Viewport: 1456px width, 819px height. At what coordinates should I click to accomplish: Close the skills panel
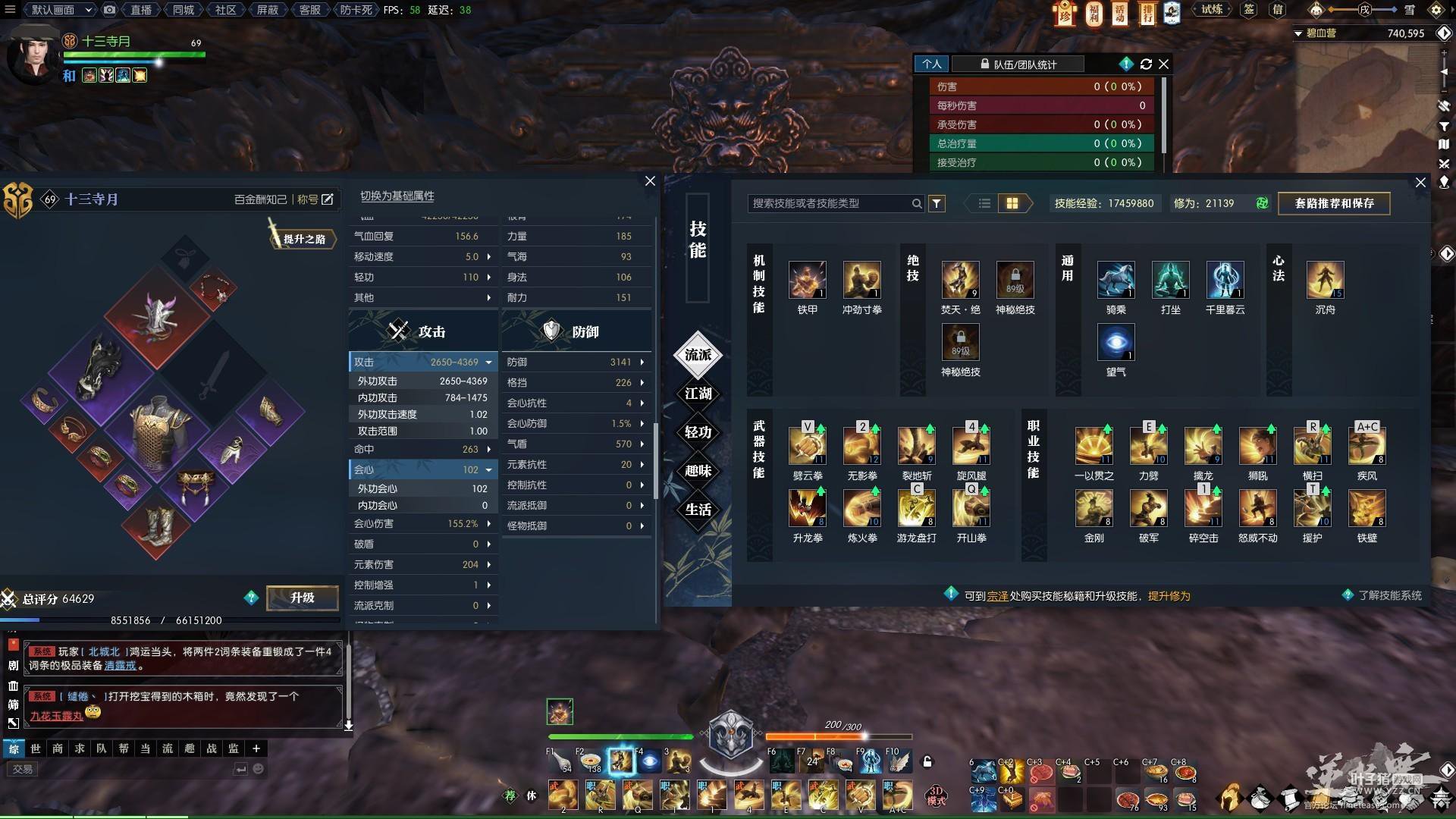[x=1420, y=183]
